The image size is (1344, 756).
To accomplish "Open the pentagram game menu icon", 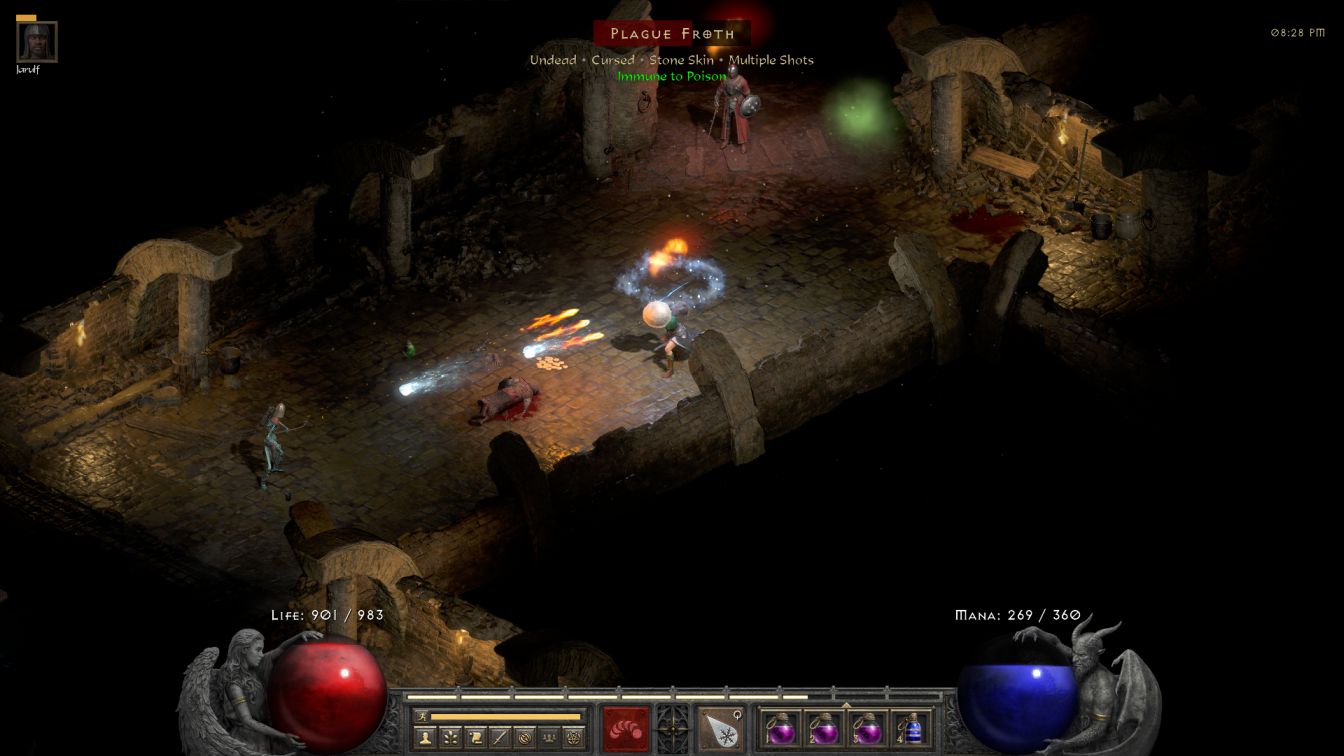I will [573, 738].
